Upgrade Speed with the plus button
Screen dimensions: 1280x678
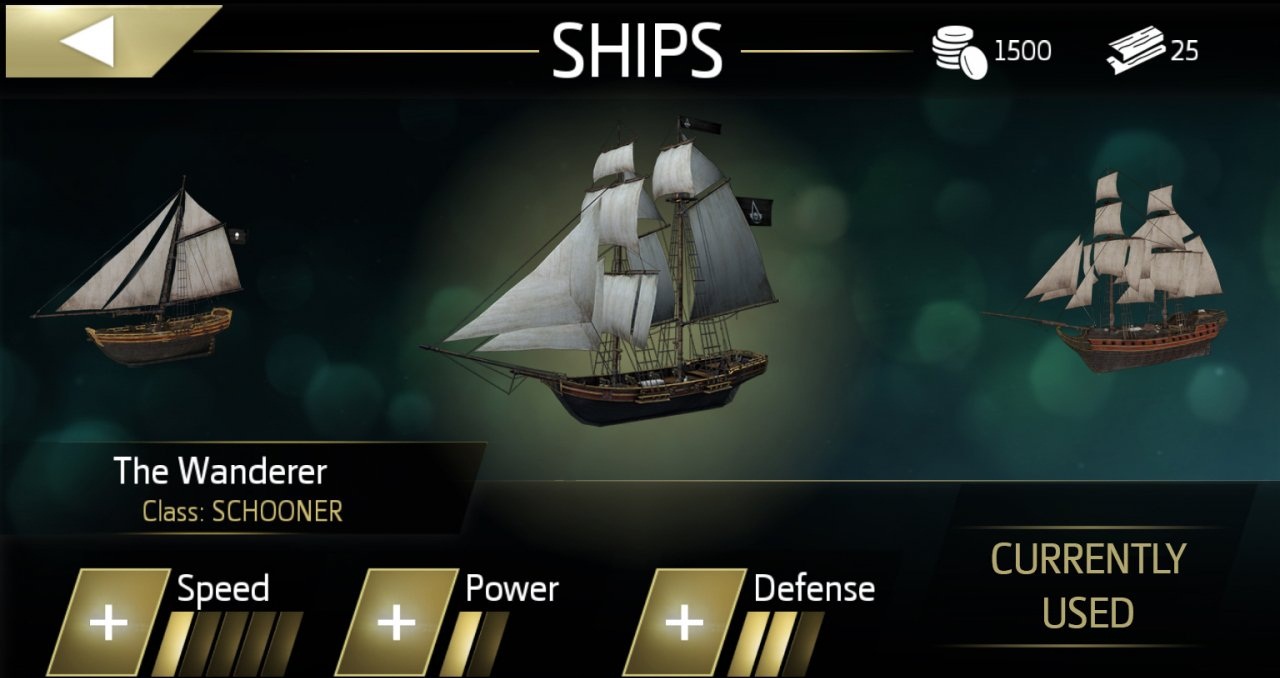click(x=109, y=623)
